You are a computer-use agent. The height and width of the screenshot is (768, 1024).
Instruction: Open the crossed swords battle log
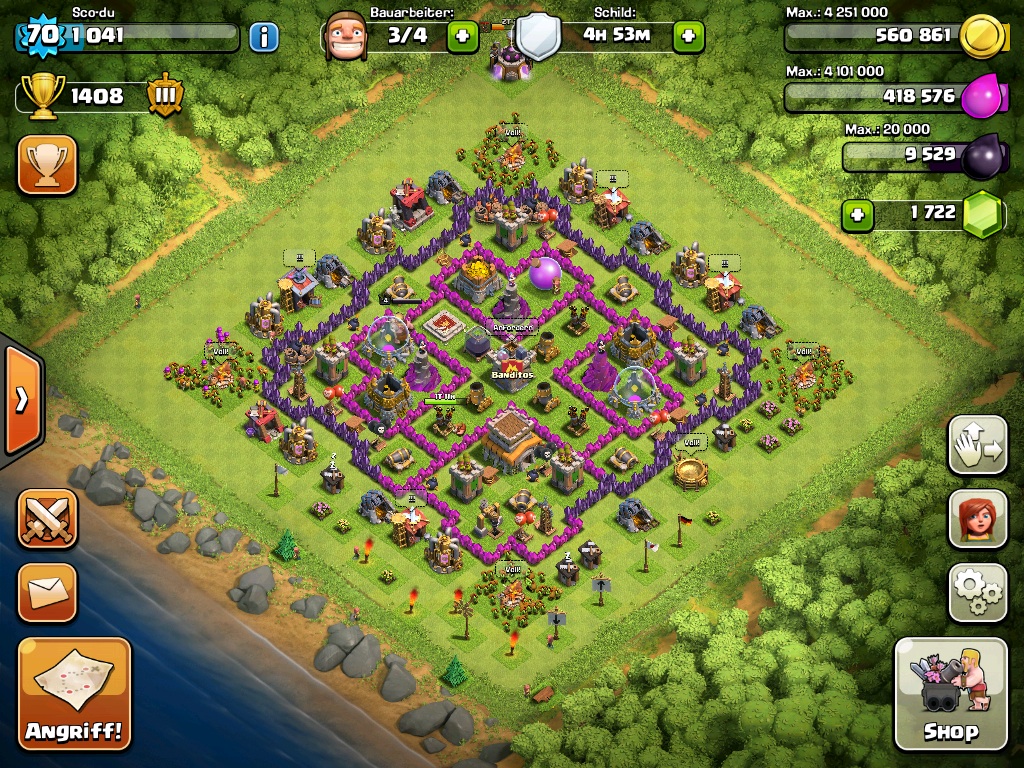pos(47,518)
